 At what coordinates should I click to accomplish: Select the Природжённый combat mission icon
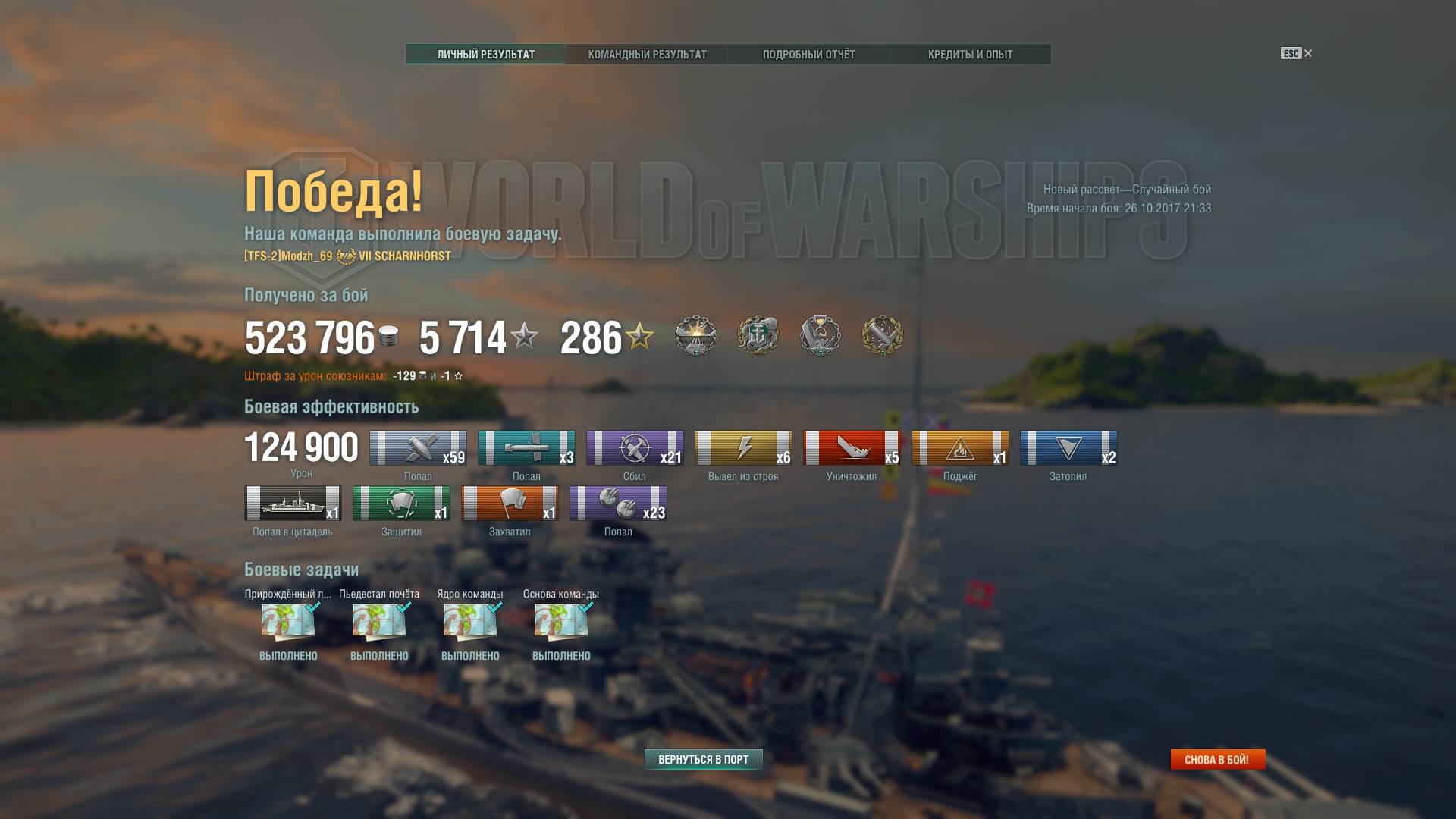(x=288, y=622)
